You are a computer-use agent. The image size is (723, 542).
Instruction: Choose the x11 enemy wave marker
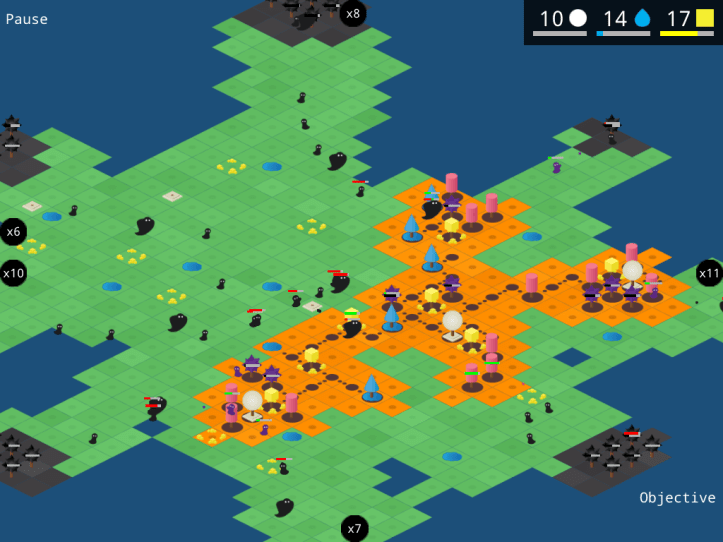709,273
